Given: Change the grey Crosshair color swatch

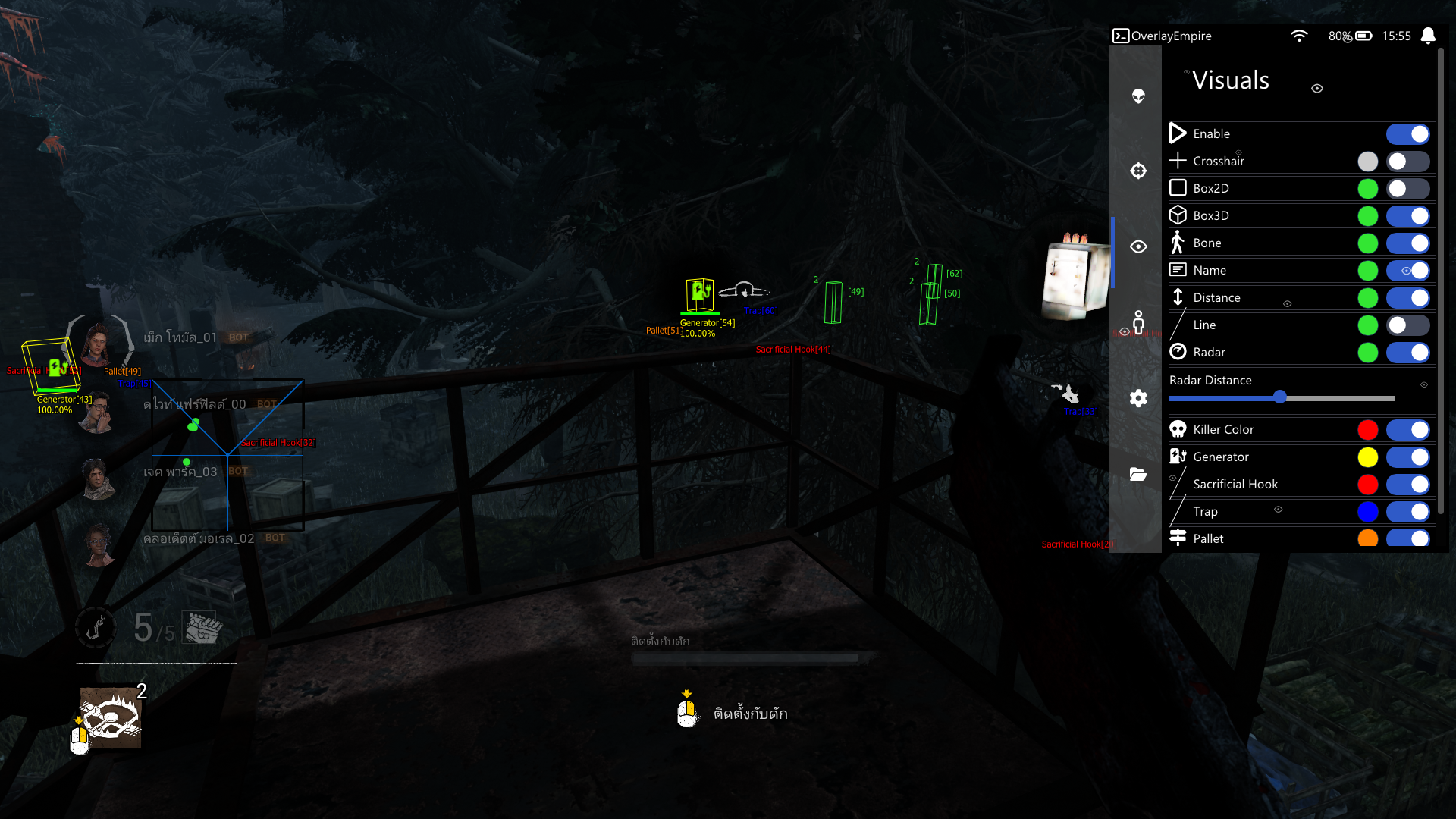Looking at the screenshot, I should (1367, 162).
